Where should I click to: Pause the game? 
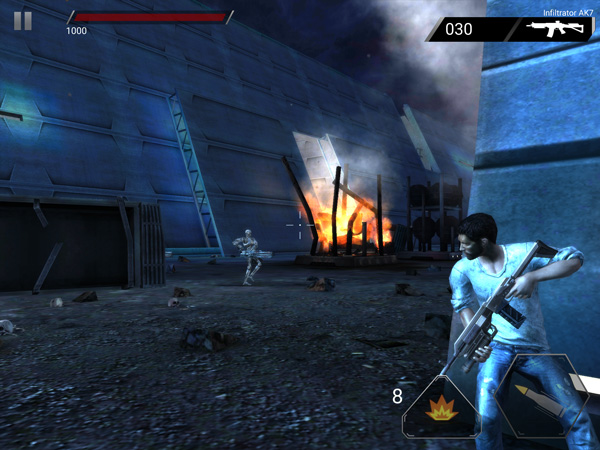(23, 20)
